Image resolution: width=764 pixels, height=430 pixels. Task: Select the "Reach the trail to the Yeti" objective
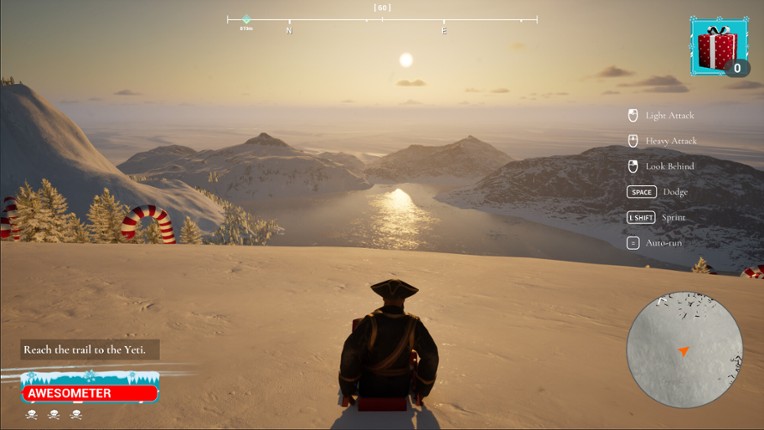point(89,349)
